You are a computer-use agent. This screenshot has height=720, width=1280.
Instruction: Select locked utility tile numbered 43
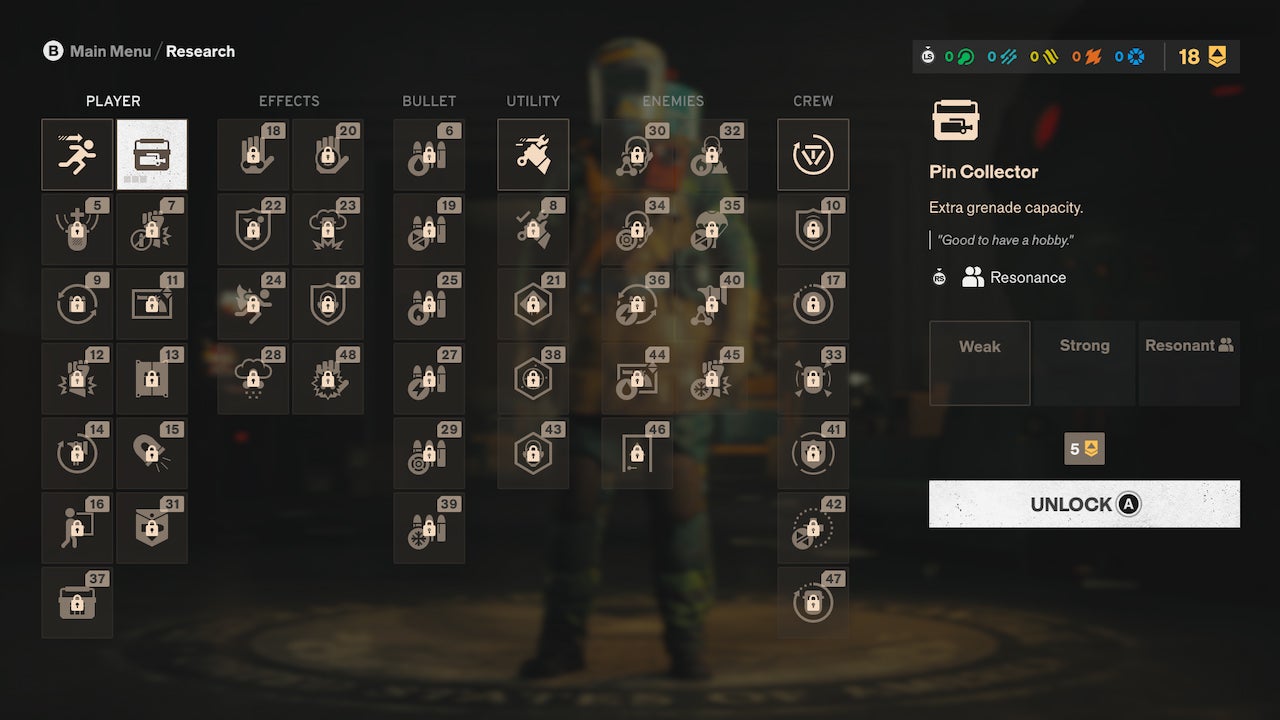[x=533, y=453]
